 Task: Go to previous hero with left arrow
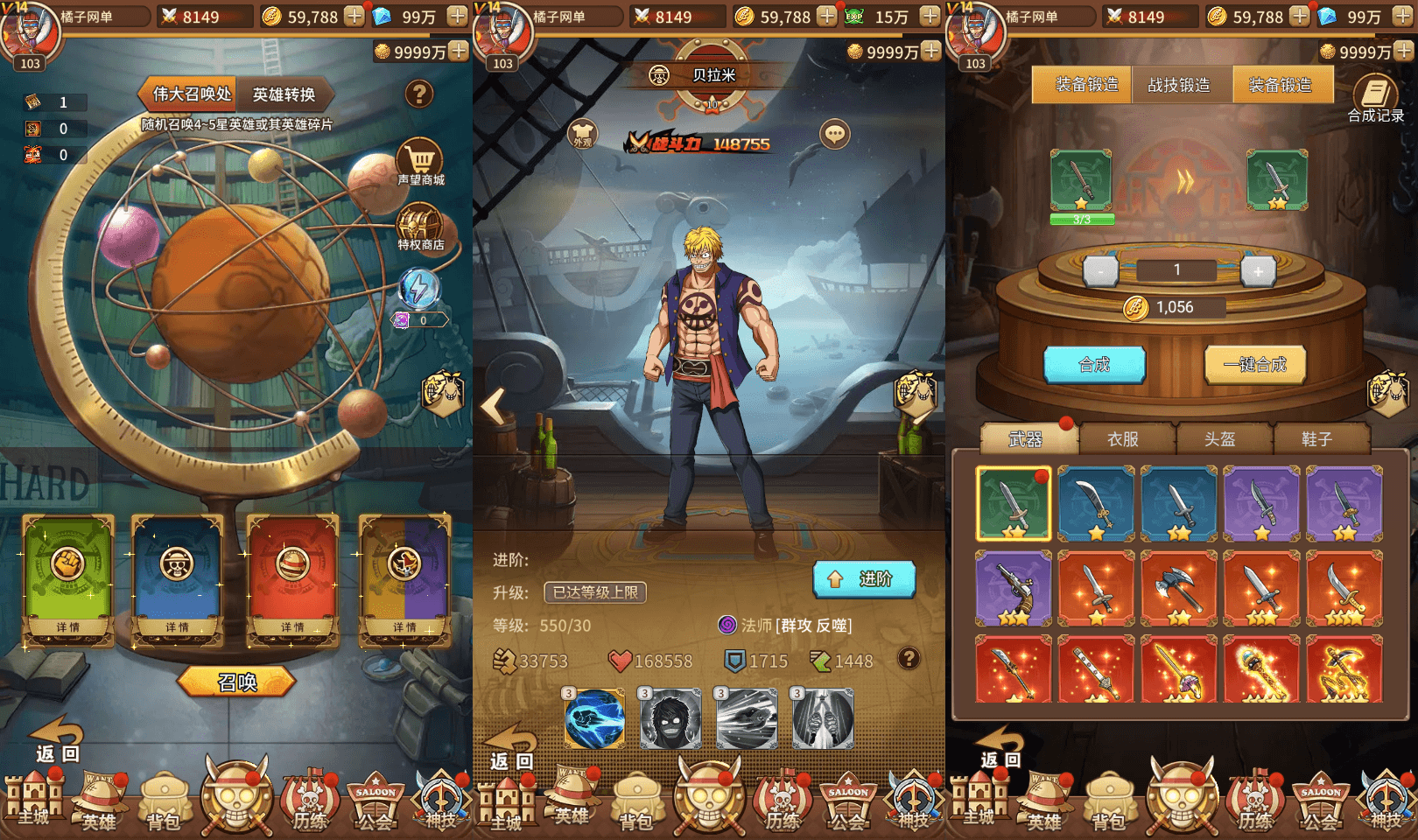pos(495,406)
